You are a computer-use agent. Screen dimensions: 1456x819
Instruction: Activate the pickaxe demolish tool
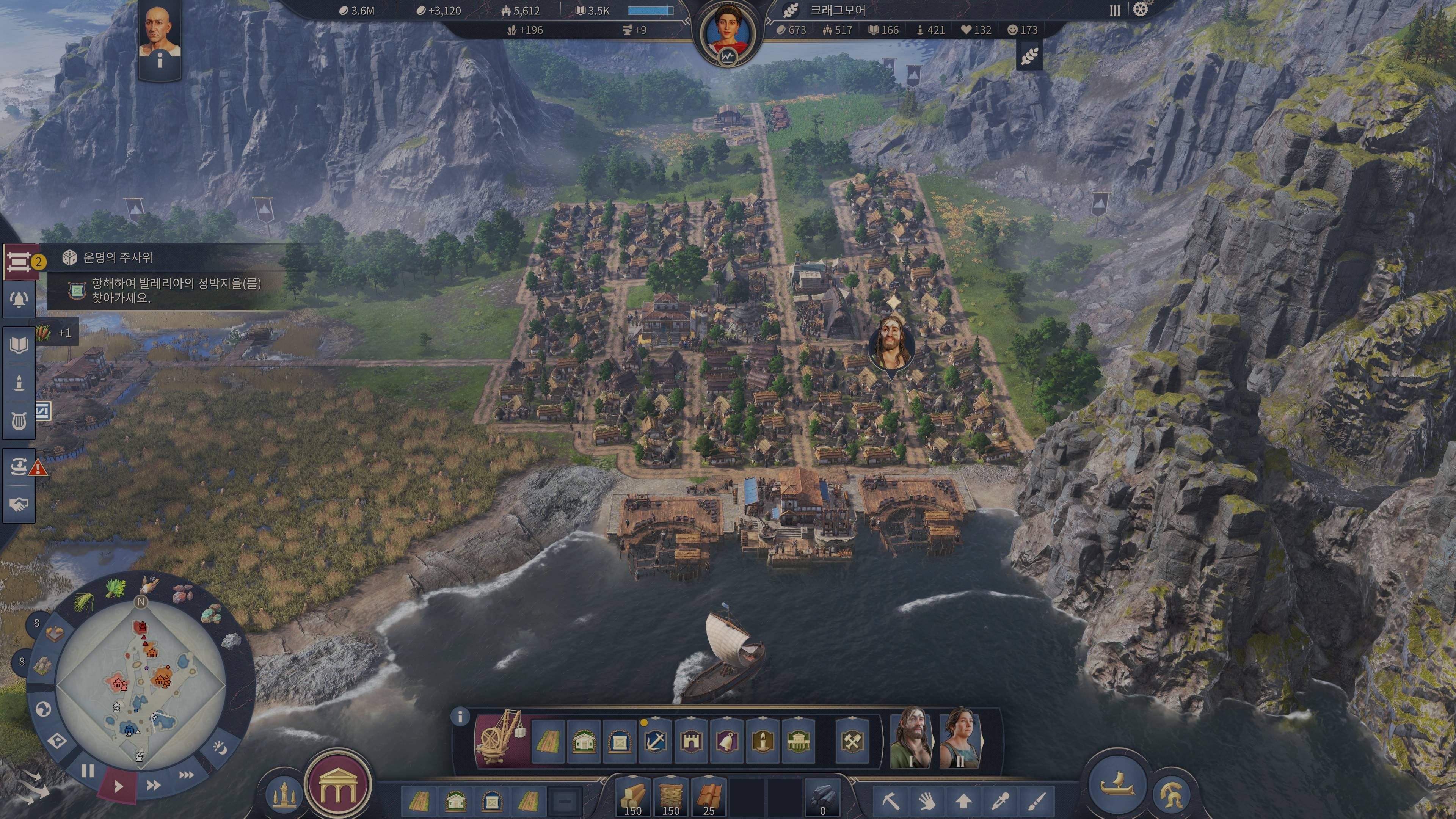(x=891, y=801)
